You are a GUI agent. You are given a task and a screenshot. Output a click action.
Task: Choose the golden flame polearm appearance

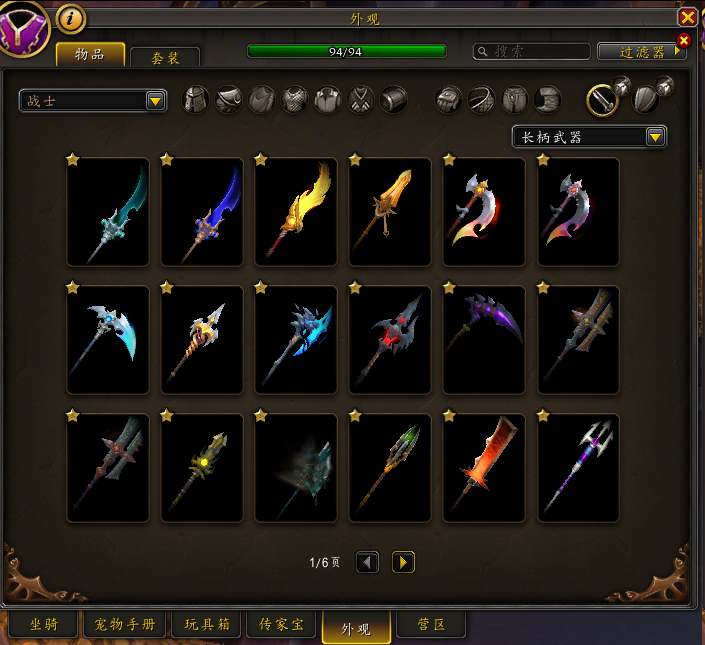point(296,212)
